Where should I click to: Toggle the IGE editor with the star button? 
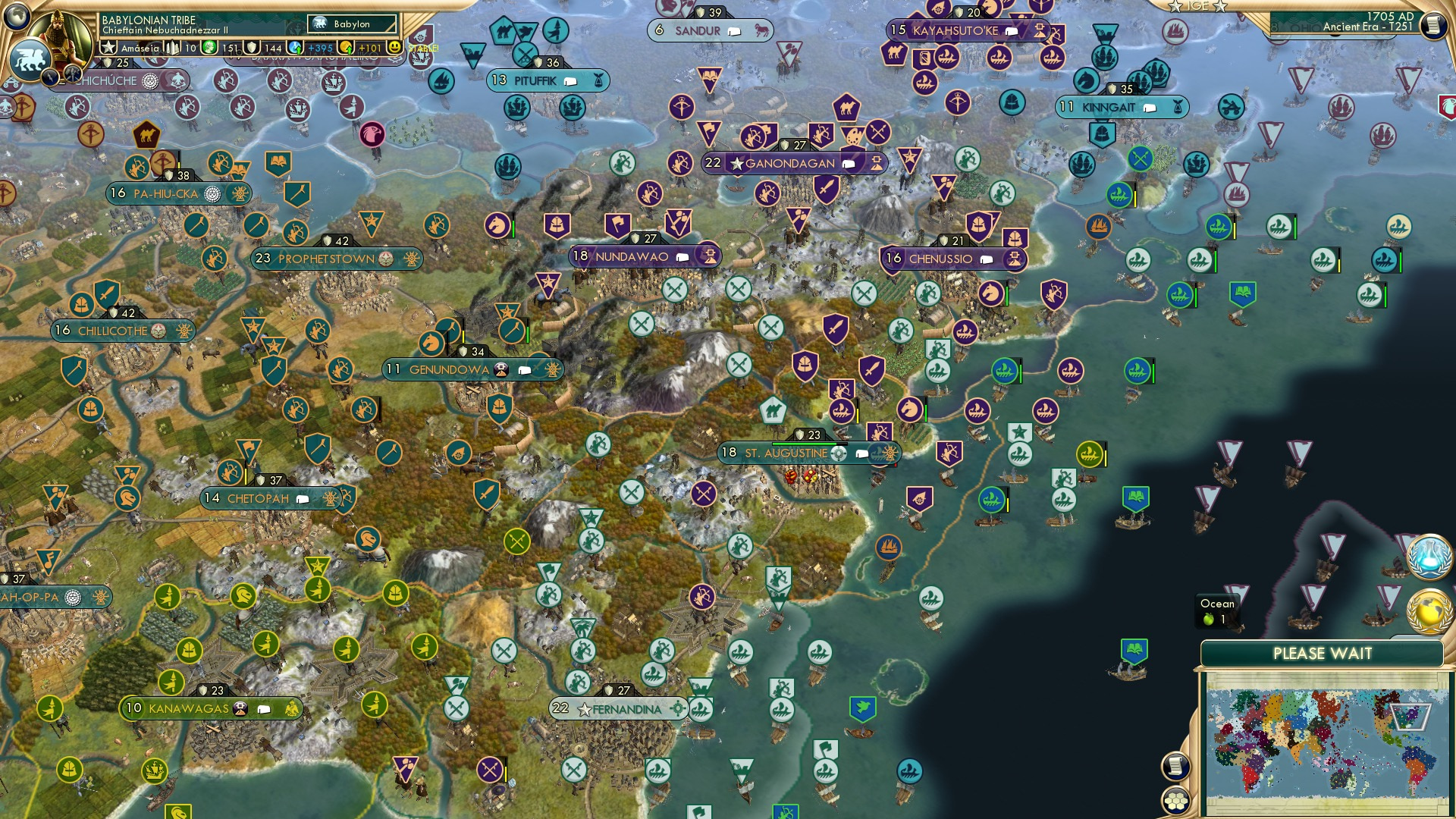tap(1174, 8)
